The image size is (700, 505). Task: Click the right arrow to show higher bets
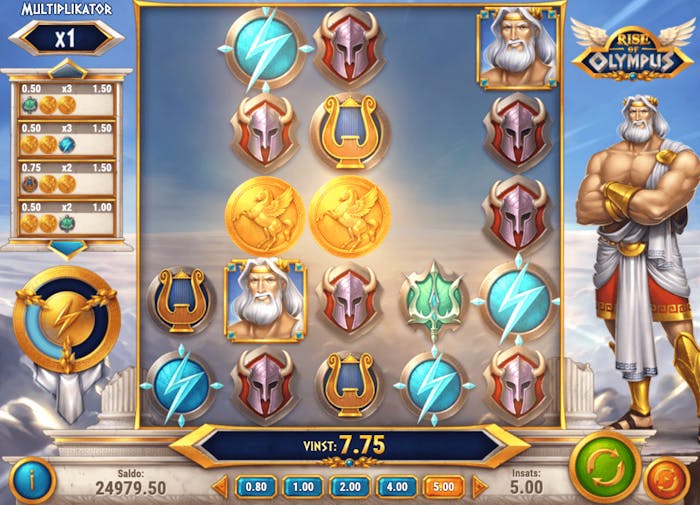(479, 487)
